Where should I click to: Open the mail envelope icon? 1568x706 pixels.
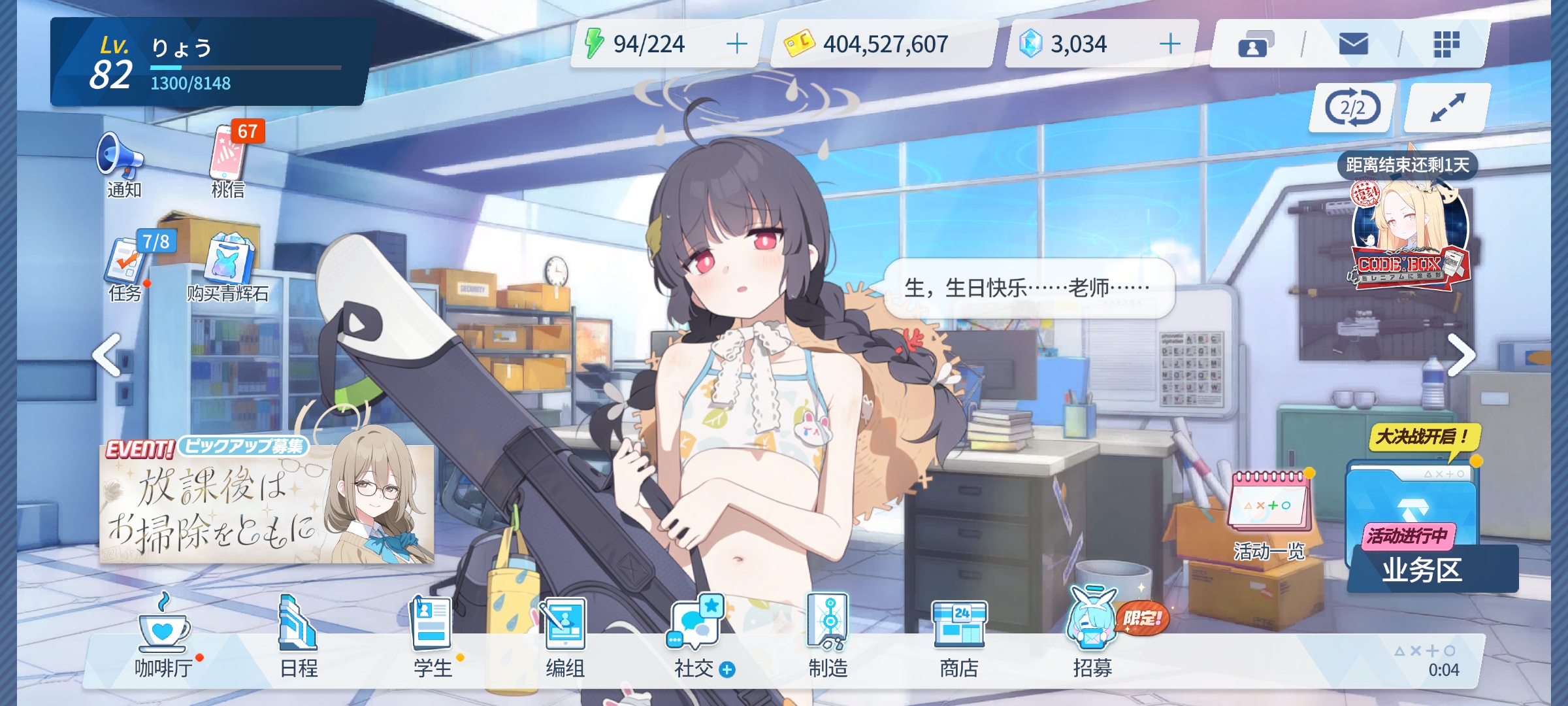tap(1352, 44)
